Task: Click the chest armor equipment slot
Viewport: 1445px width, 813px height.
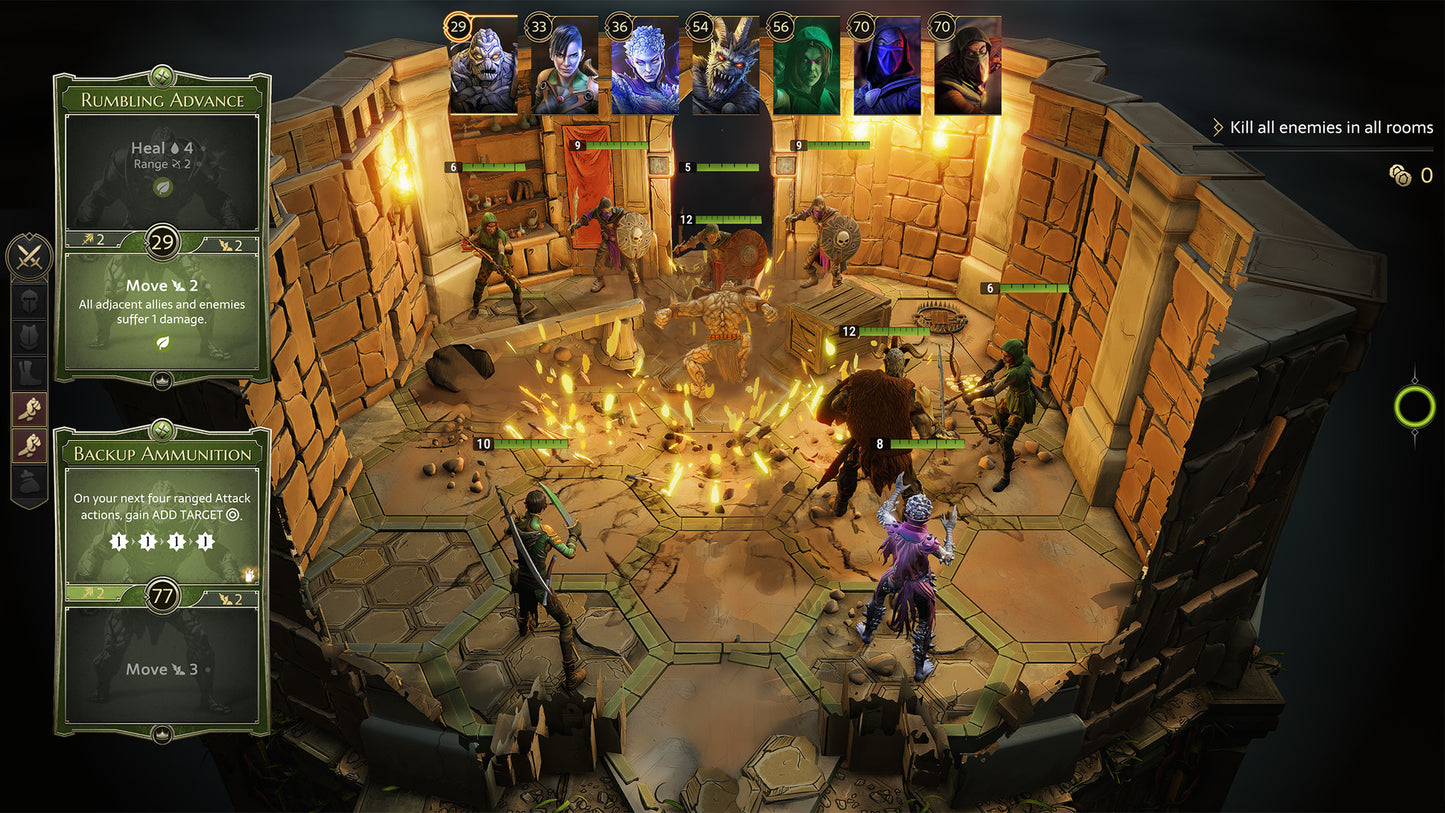Action: (29, 336)
